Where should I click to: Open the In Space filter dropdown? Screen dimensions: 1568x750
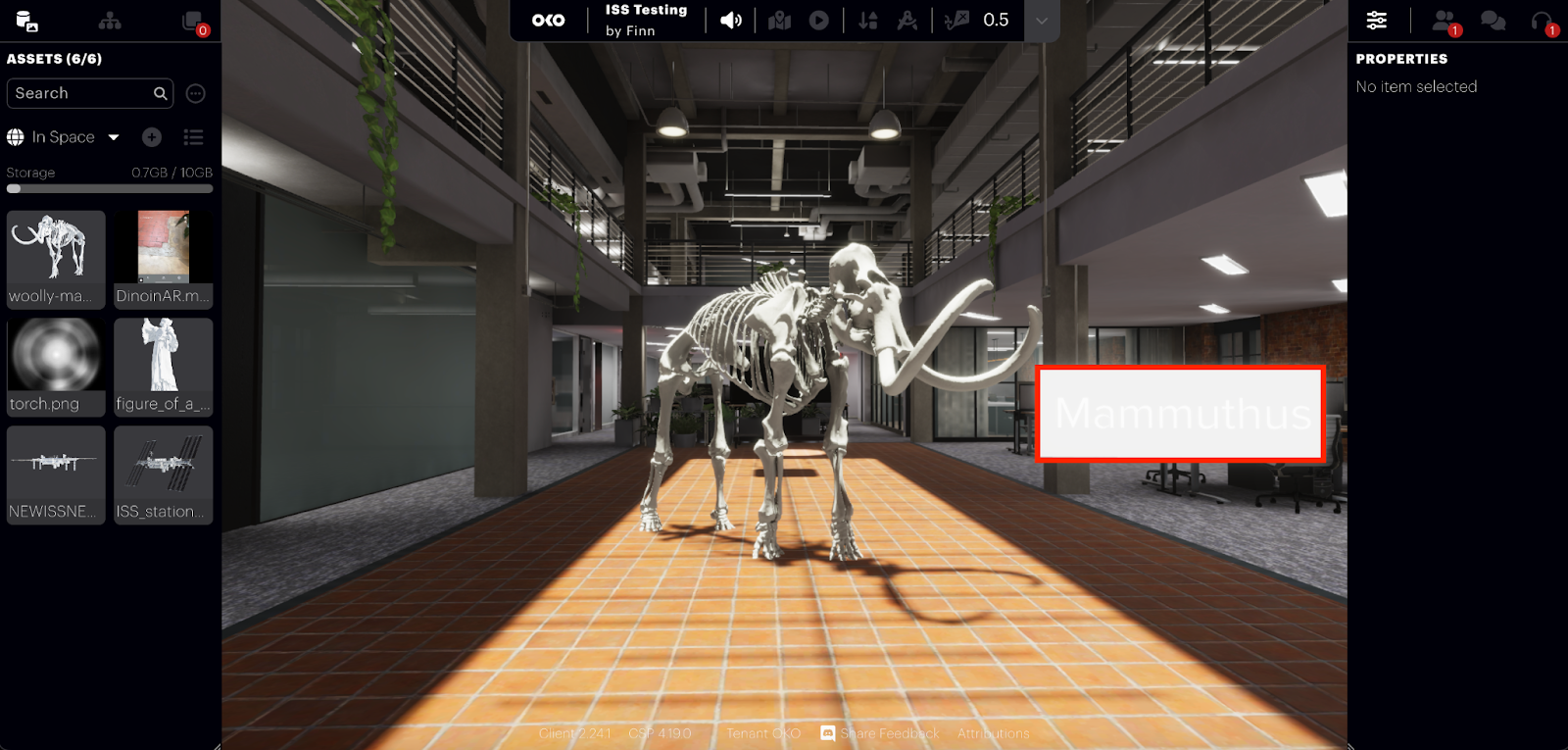click(64, 137)
